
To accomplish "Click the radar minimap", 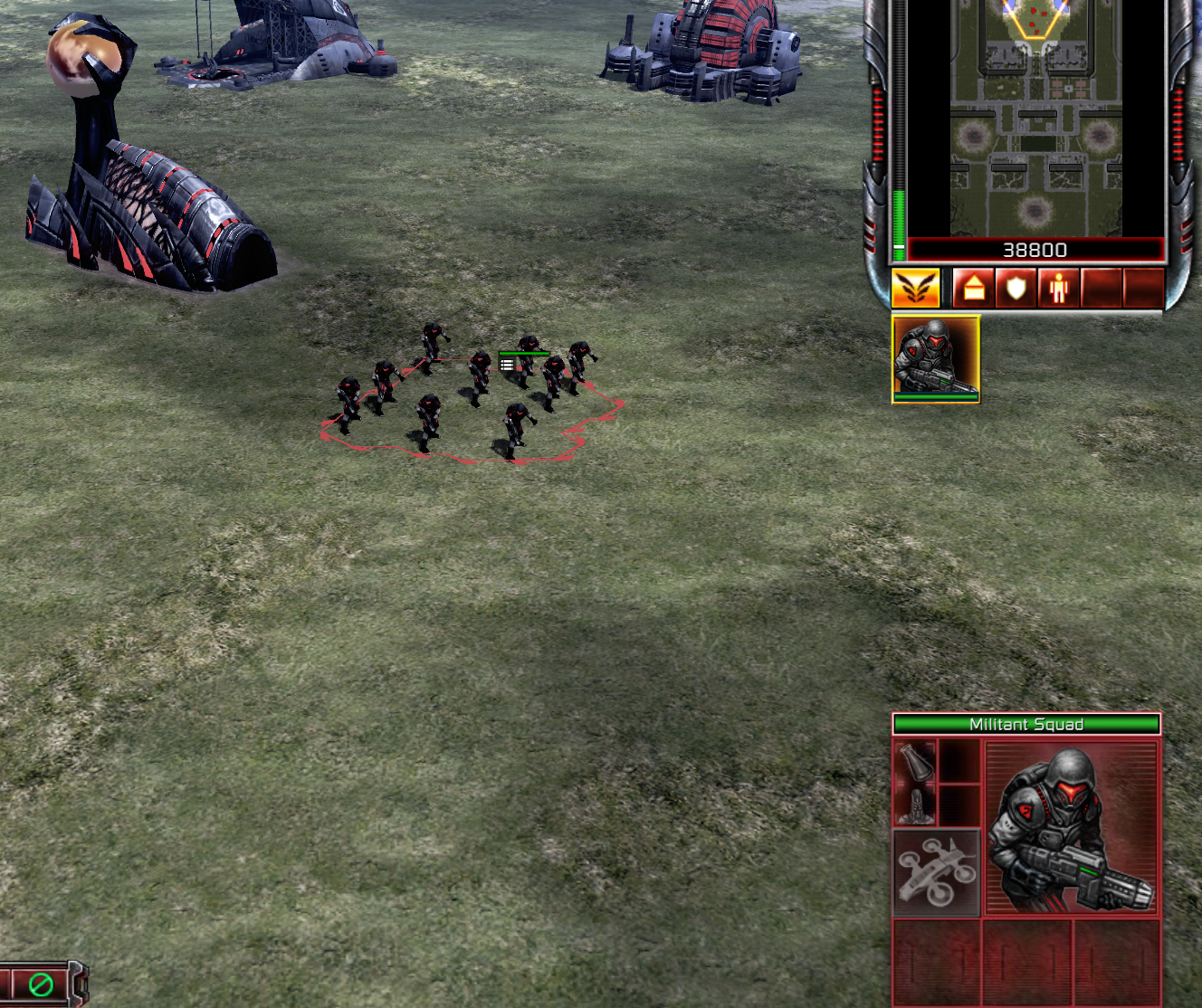I will [1035, 118].
